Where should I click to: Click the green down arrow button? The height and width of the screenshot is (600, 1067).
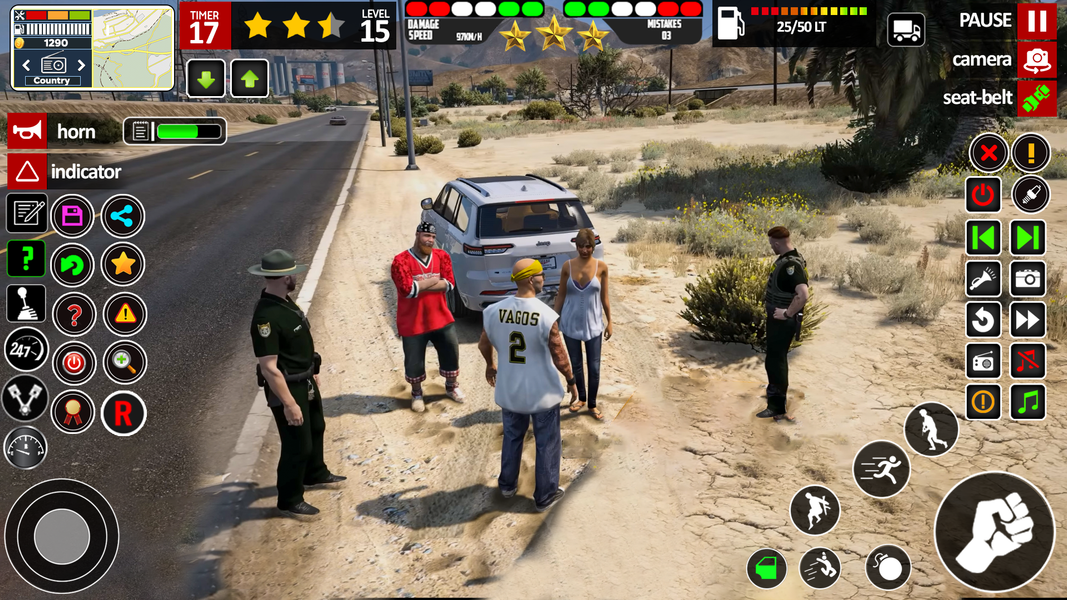(x=206, y=79)
